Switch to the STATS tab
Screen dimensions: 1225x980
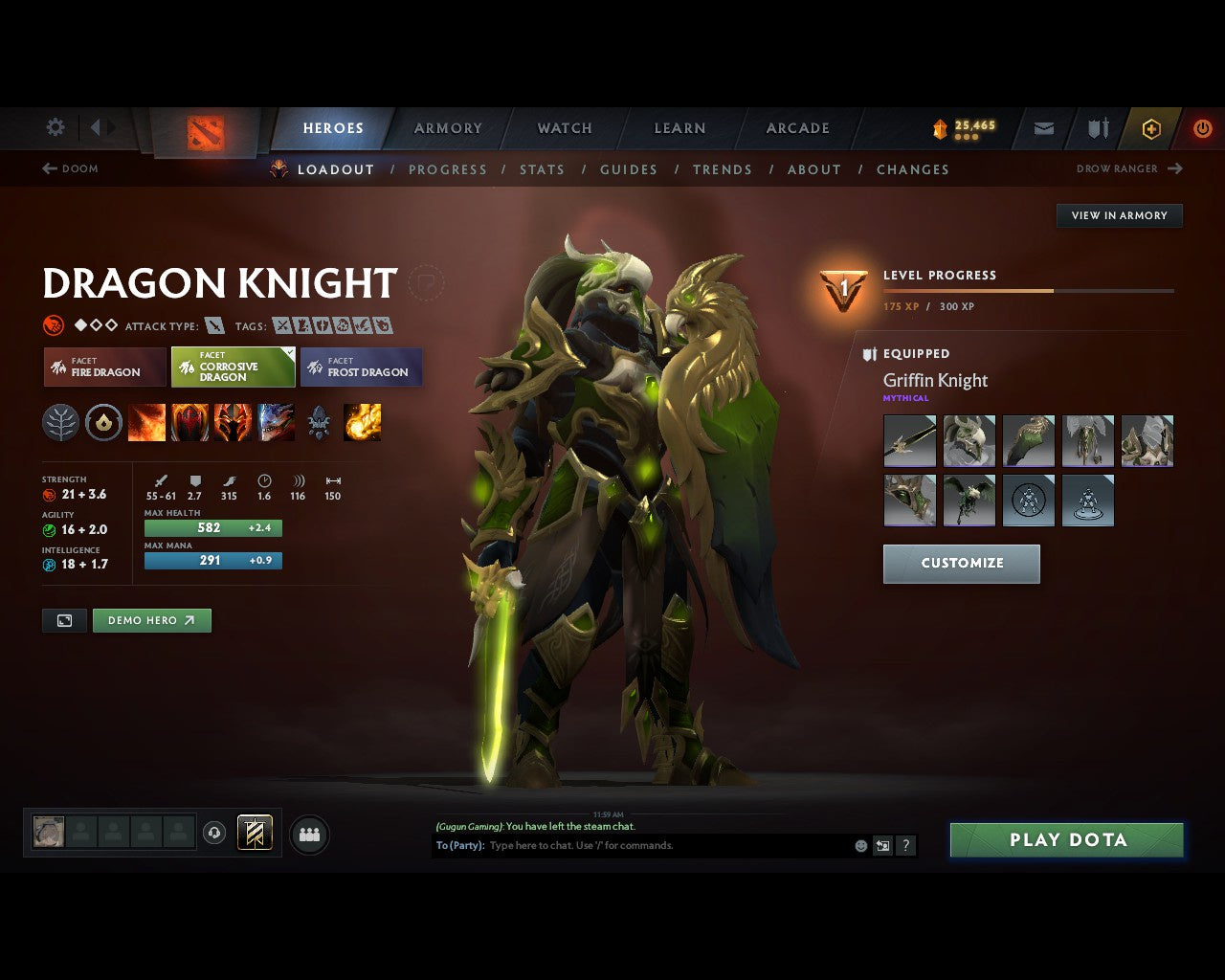(x=543, y=169)
